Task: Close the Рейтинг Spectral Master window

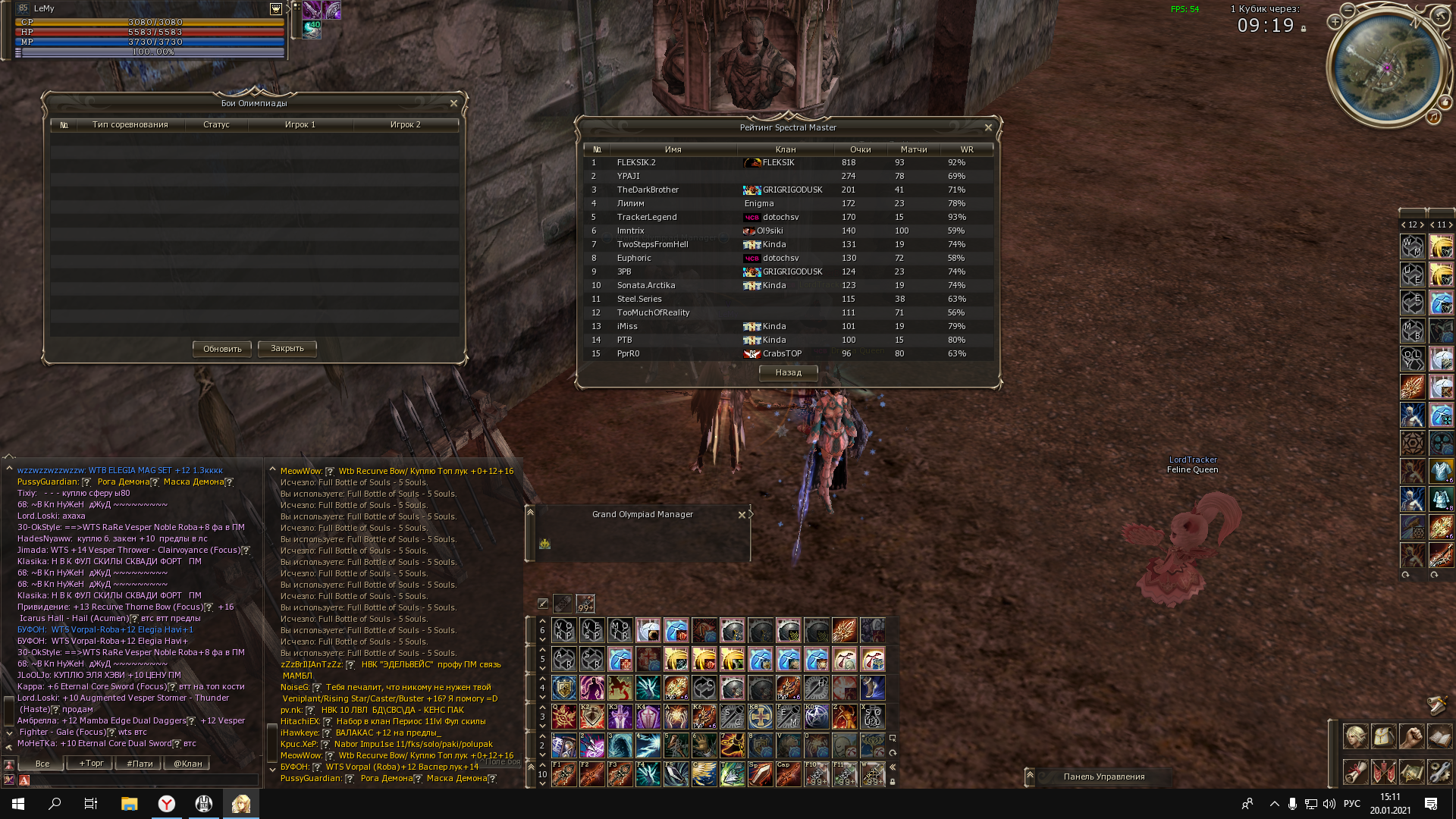Action: [x=988, y=127]
